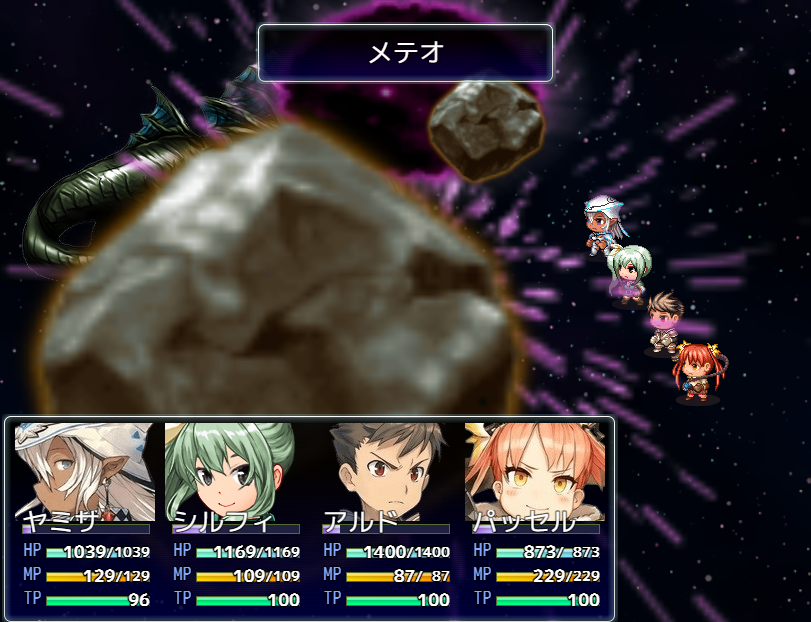Select party member ヤミザ's portrait
This screenshot has width=811, height=622.
(85, 470)
